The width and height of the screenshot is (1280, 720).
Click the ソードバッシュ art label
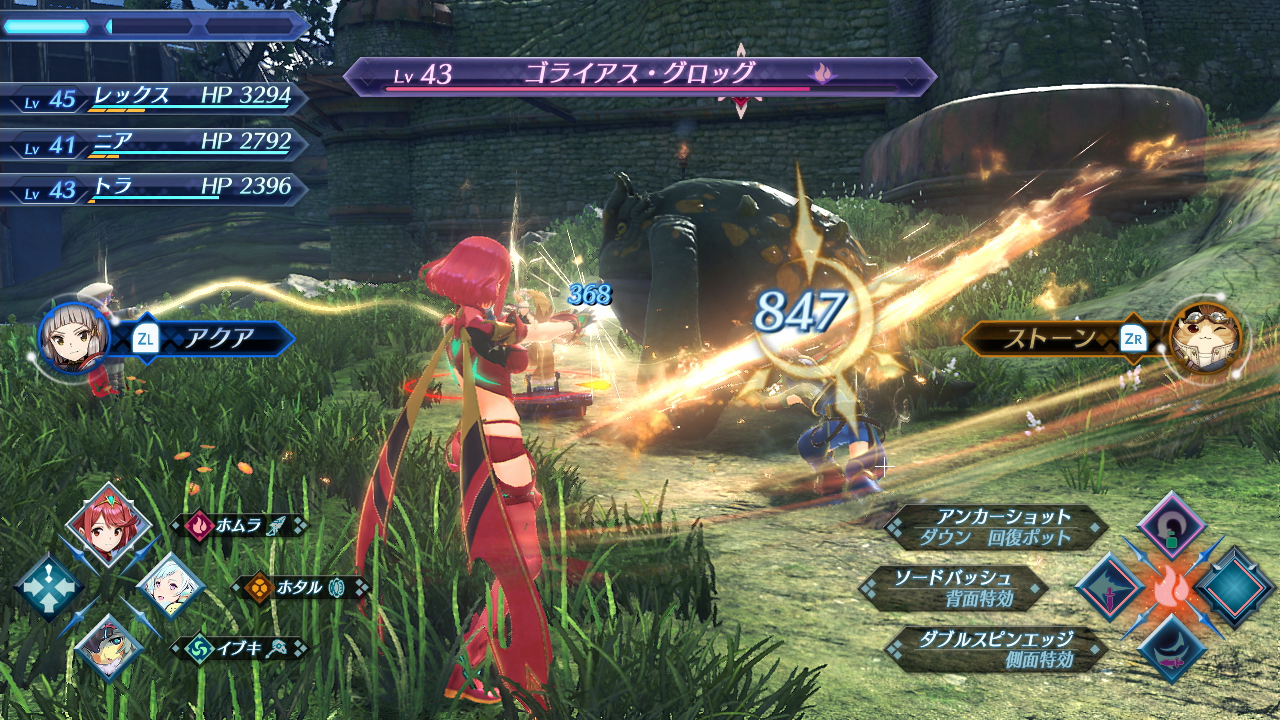pyautogui.click(x=955, y=588)
